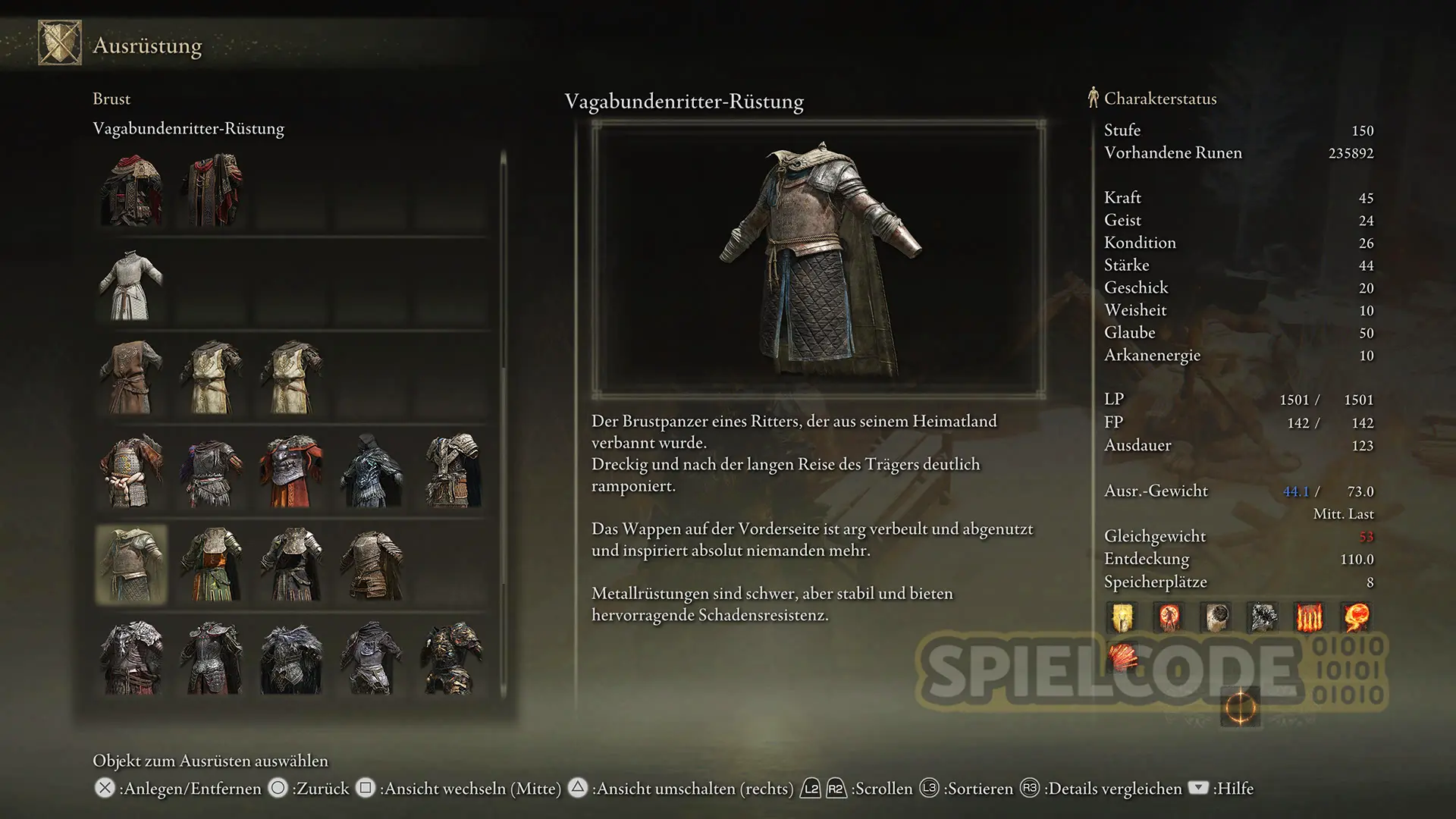
Task: Select the armor with red scarf and gold shoulder cloth
Action: [x=131, y=190]
